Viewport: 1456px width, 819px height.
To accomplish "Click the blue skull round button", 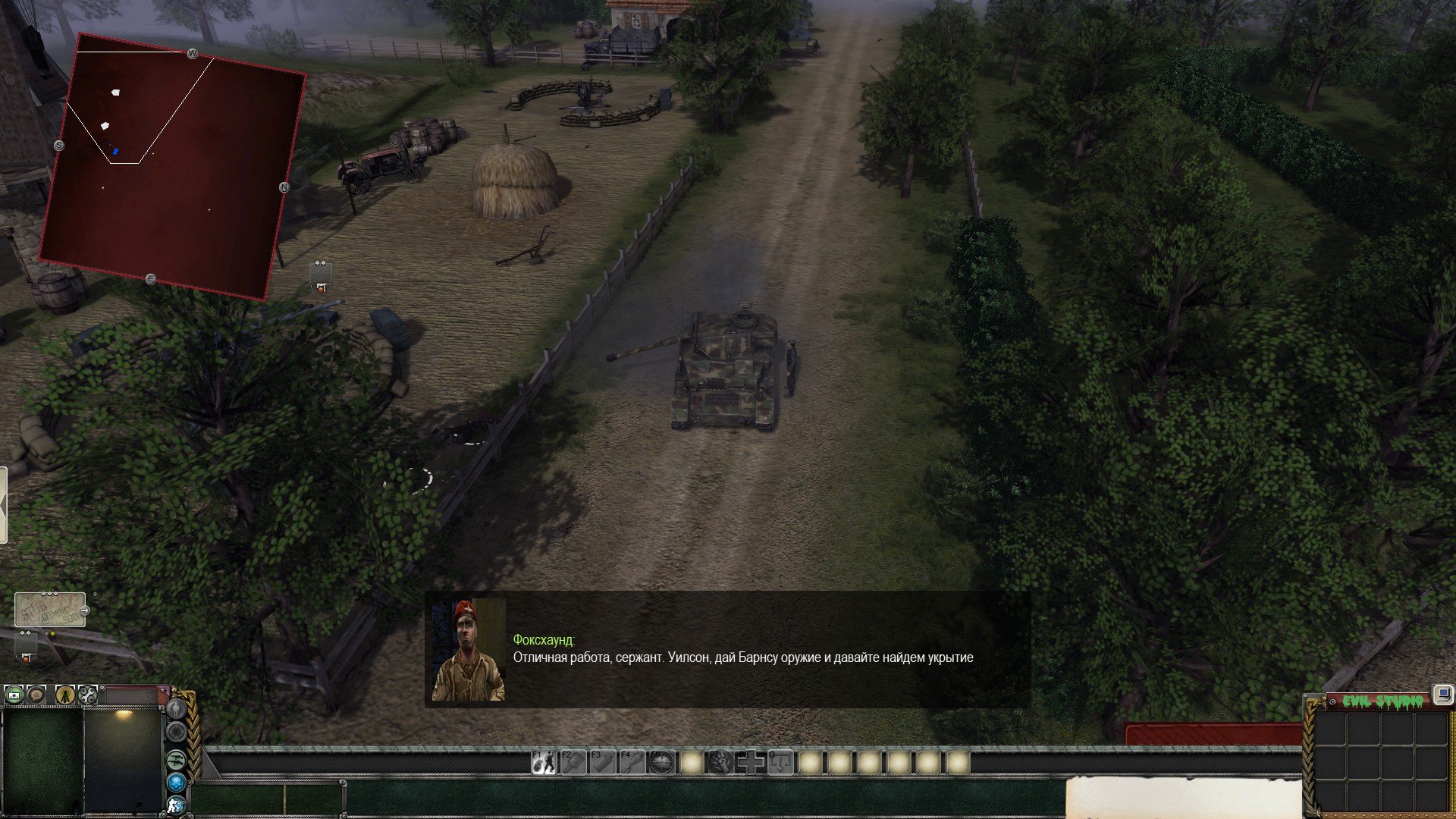I will tap(176, 782).
